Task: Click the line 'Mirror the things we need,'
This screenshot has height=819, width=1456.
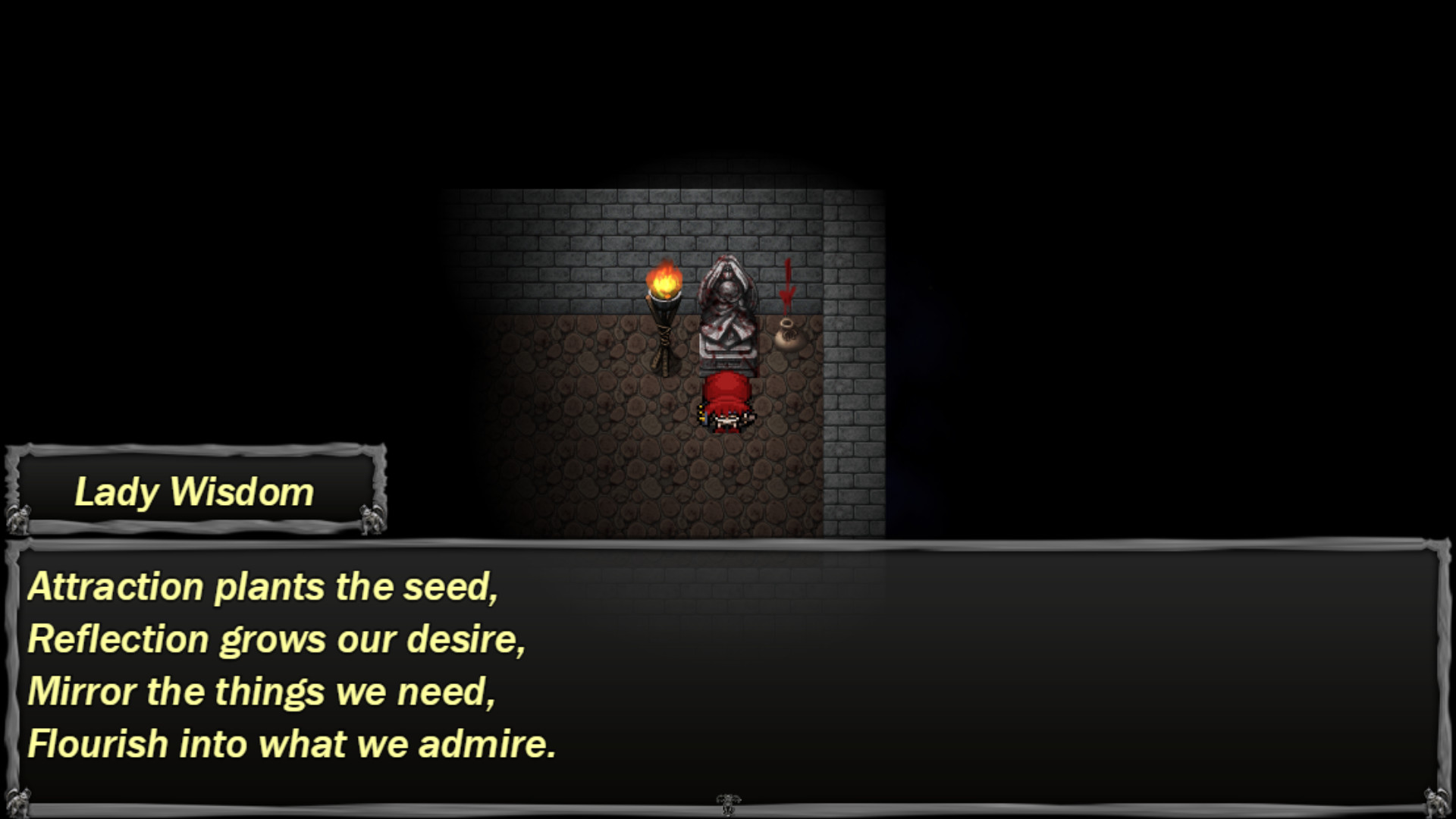Action: click(x=262, y=691)
